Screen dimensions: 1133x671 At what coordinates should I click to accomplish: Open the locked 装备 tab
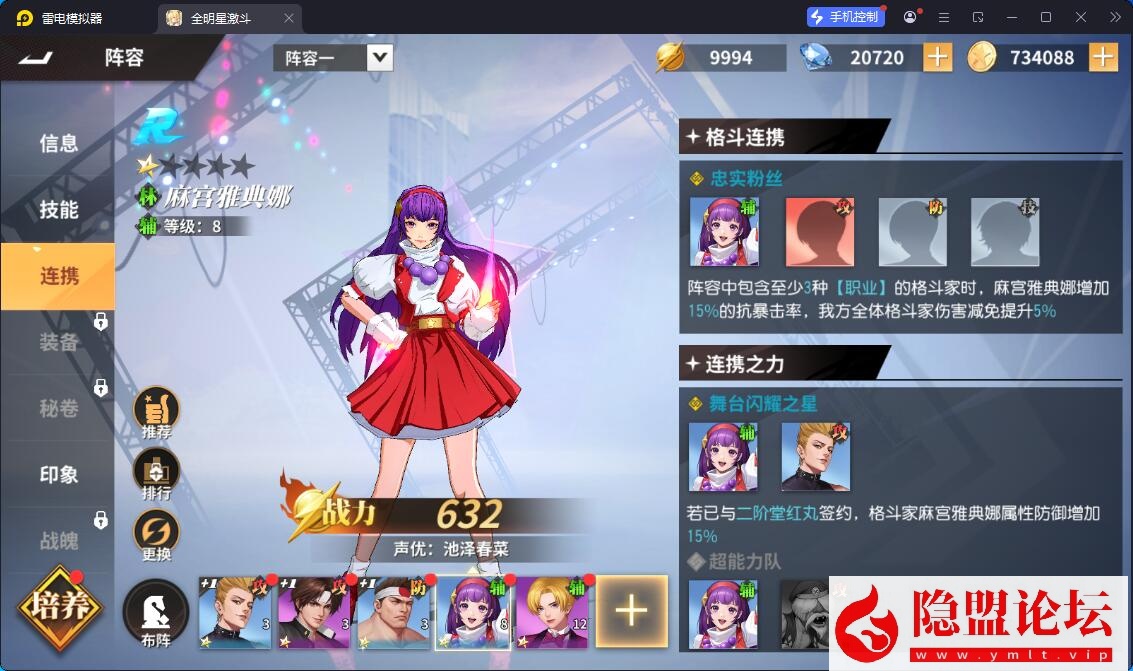click(x=59, y=342)
